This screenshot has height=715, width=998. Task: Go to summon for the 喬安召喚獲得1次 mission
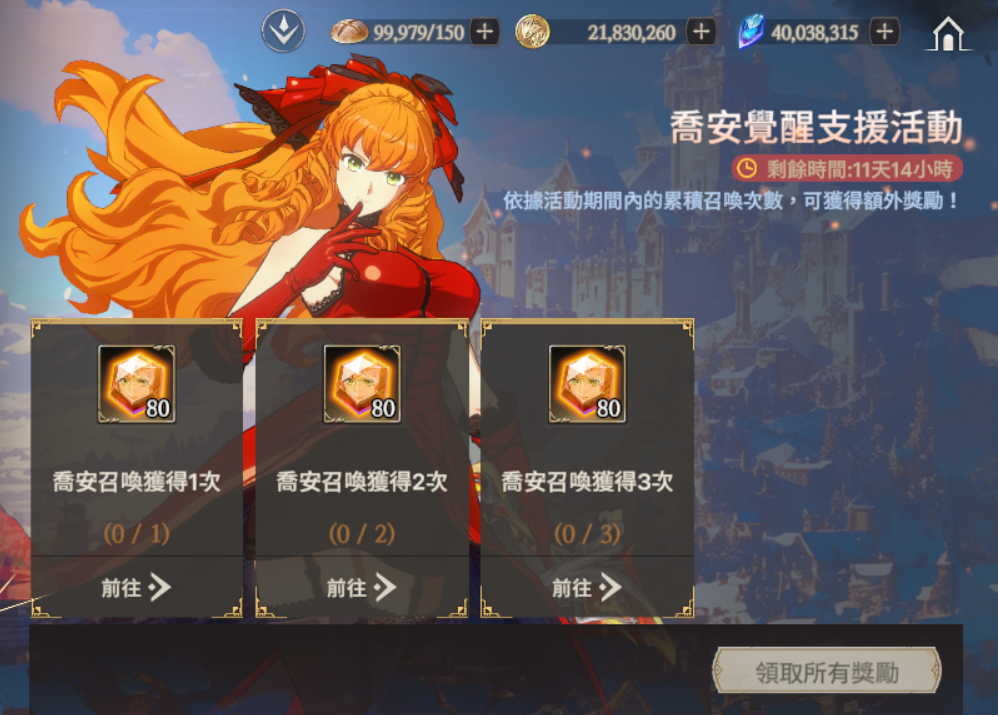pyautogui.click(x=136, y=588)
